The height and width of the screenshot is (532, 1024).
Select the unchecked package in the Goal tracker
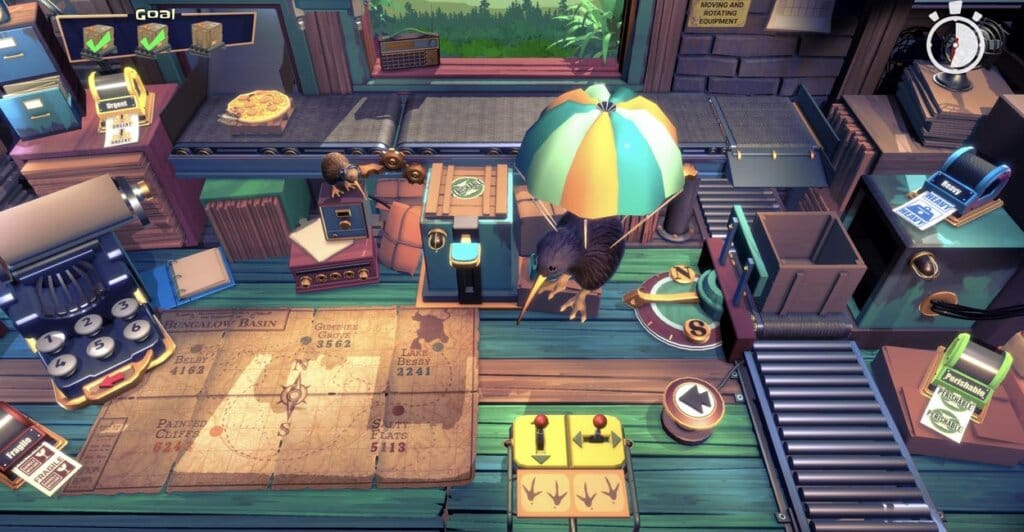point(206,36)
